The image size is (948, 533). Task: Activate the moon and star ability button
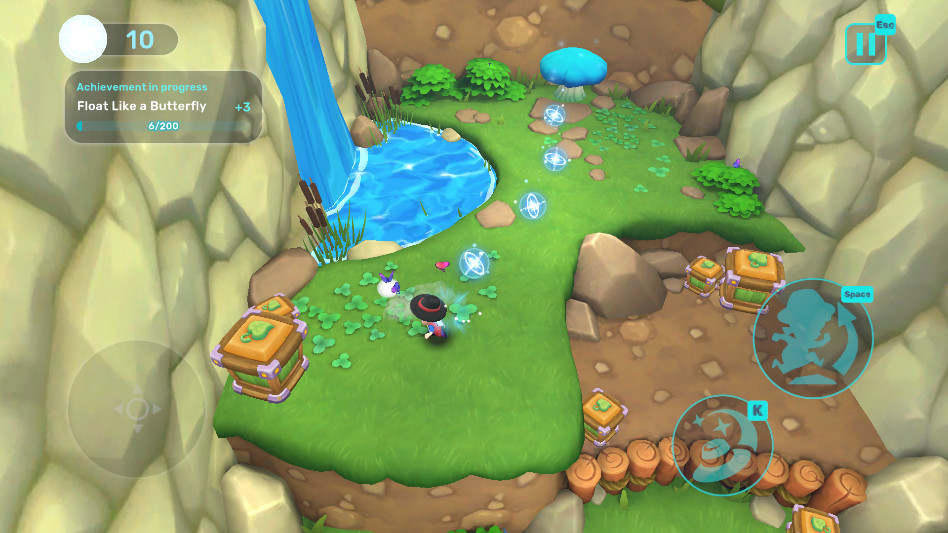[721, 445]
